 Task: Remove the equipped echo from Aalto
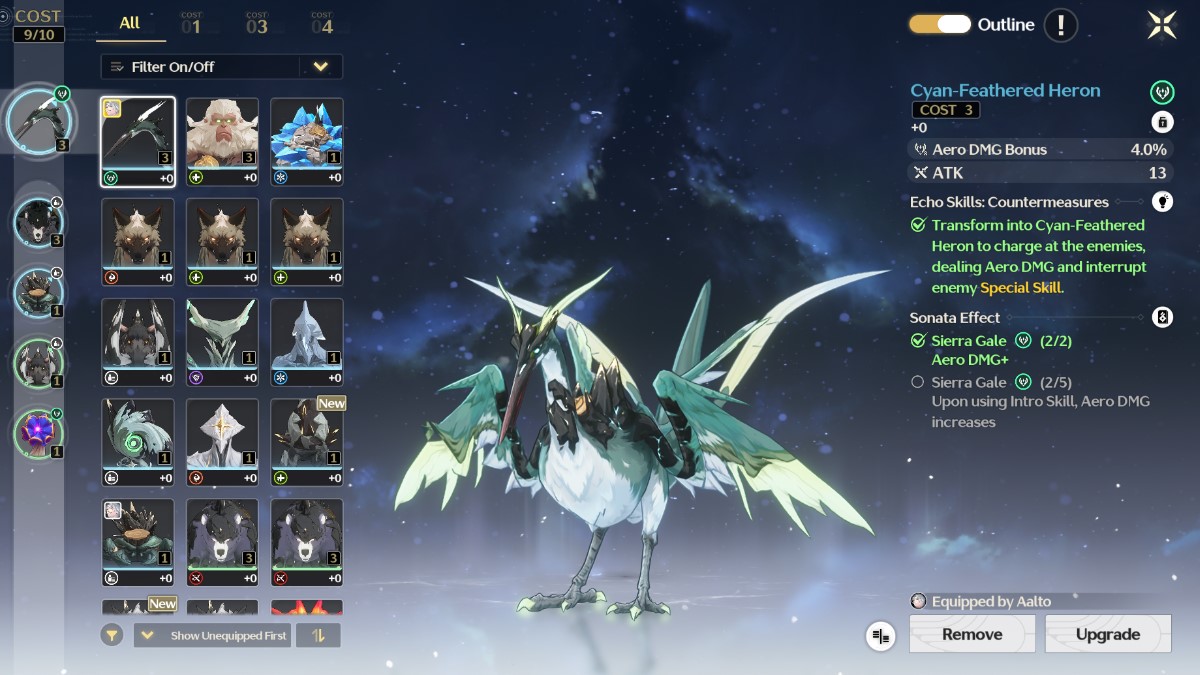[971, 634]
